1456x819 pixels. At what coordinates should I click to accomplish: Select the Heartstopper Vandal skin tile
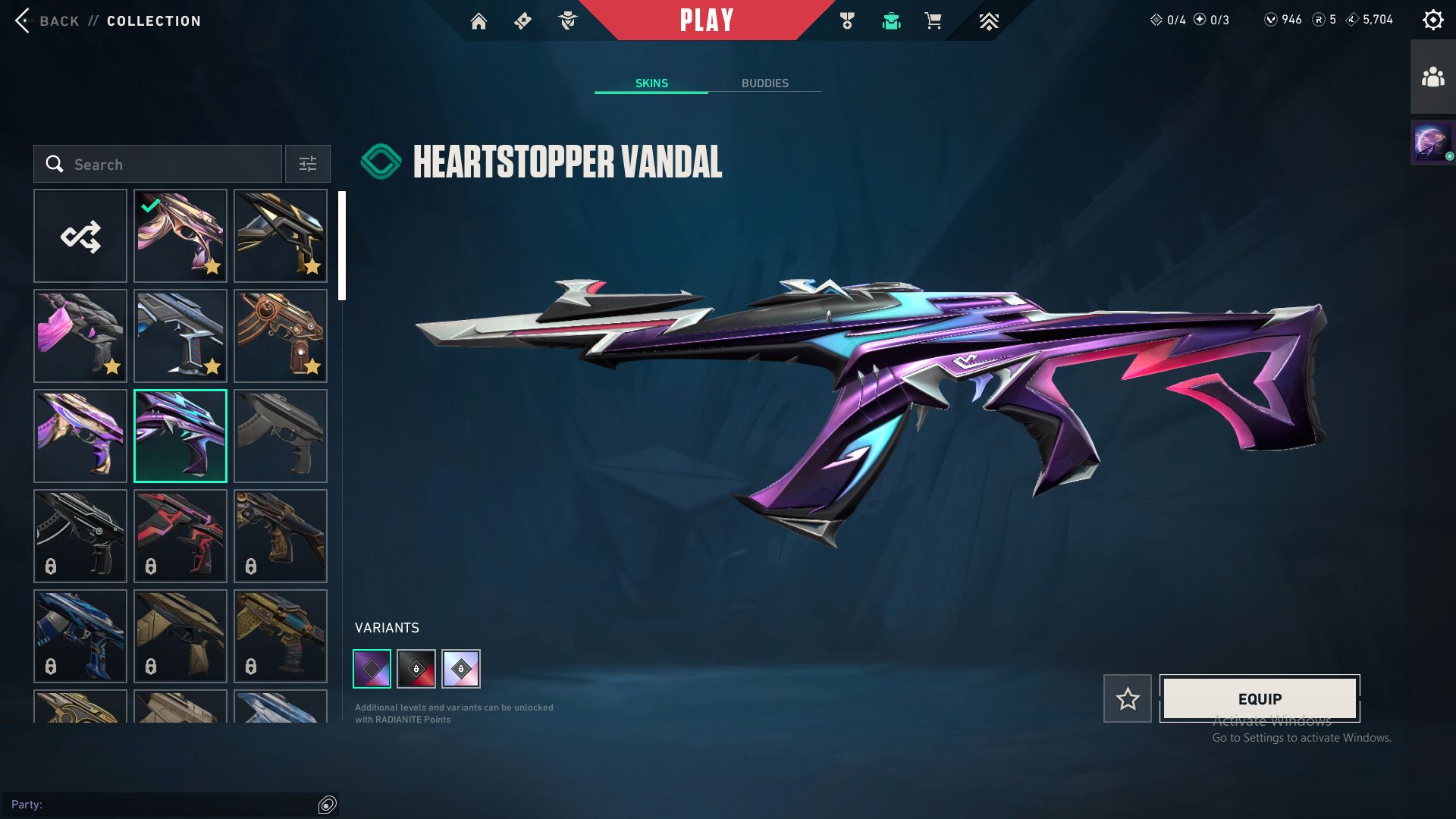pyautogui.click(x=180, y=436)
